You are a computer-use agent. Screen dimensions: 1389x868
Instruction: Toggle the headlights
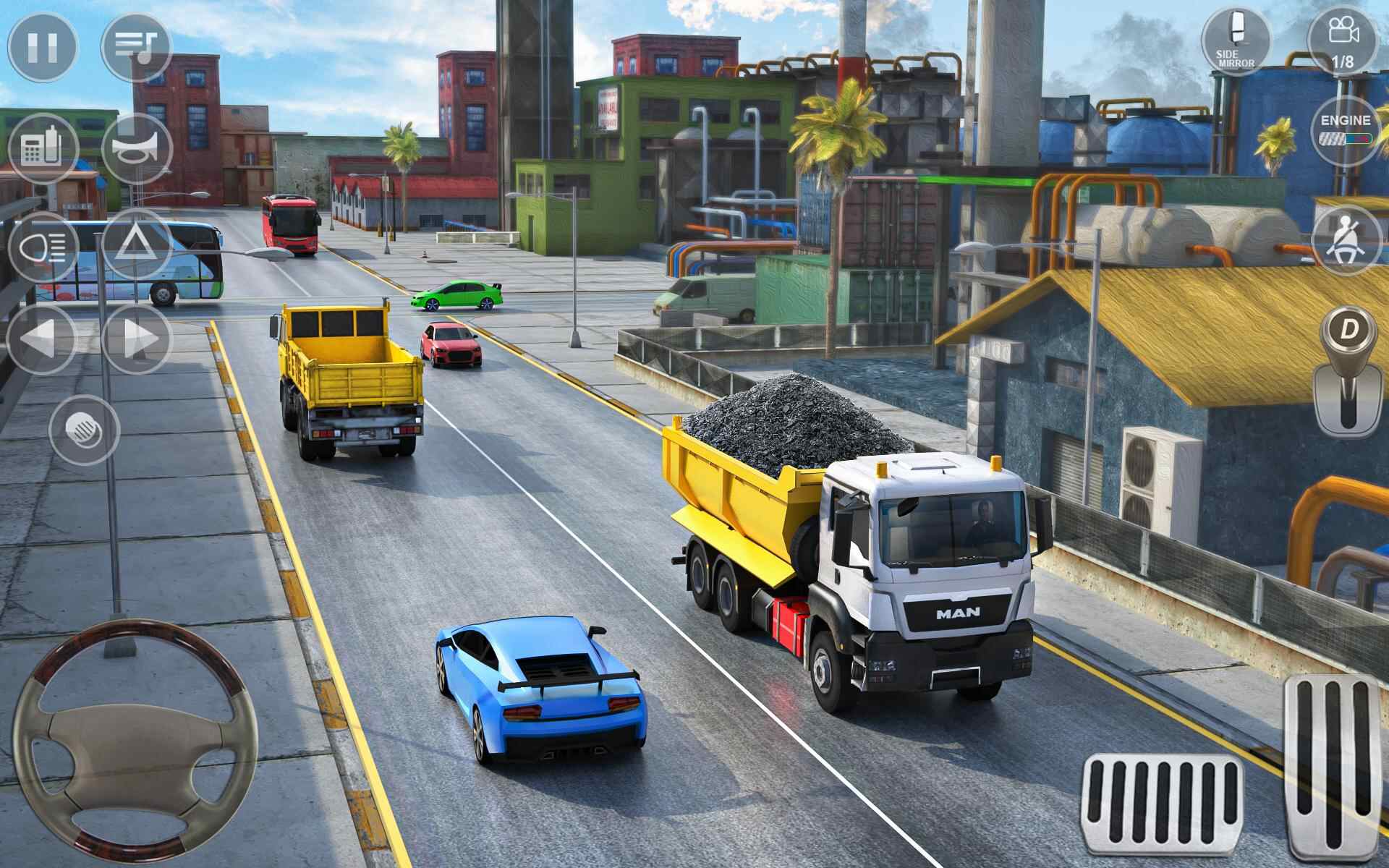coord(42,247)
